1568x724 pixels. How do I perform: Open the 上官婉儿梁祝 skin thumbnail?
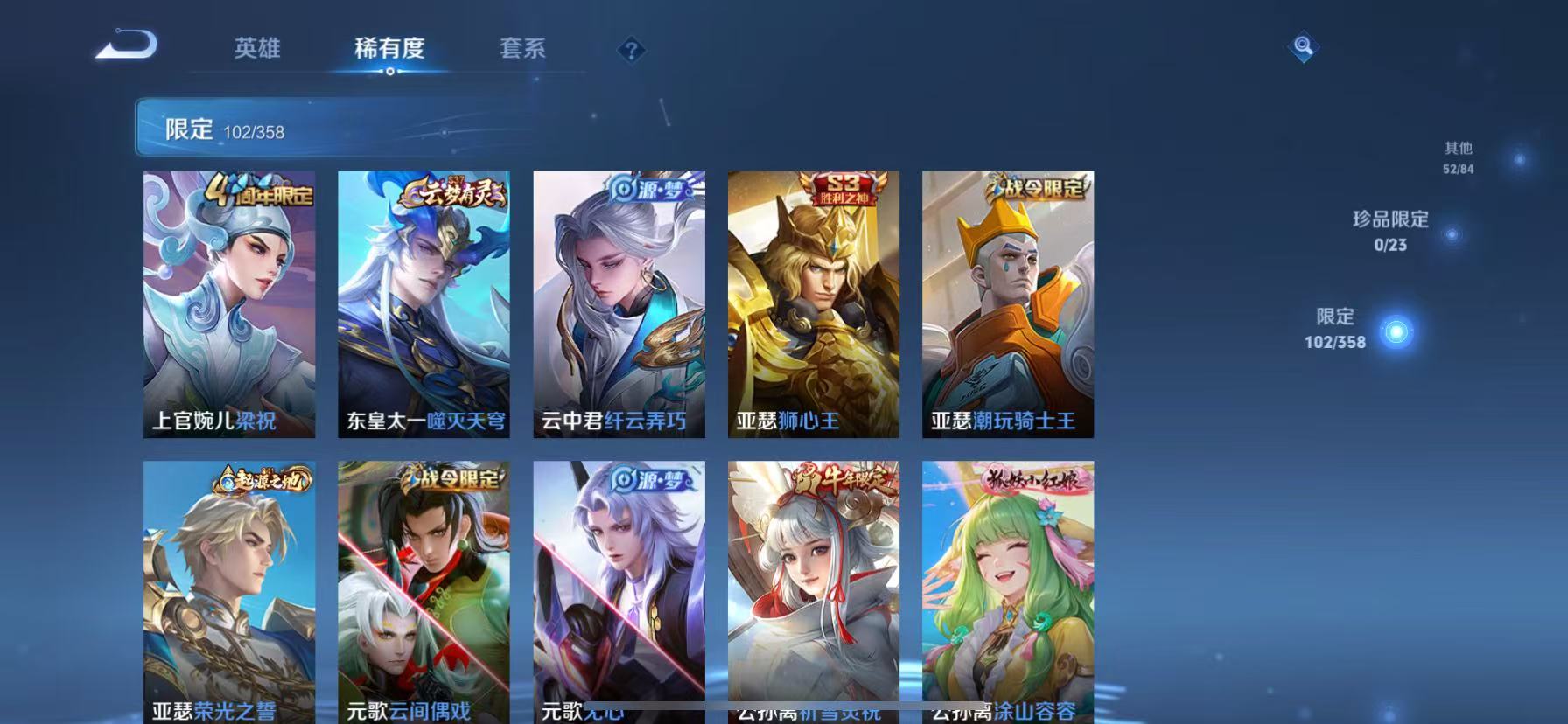(229, 303)
